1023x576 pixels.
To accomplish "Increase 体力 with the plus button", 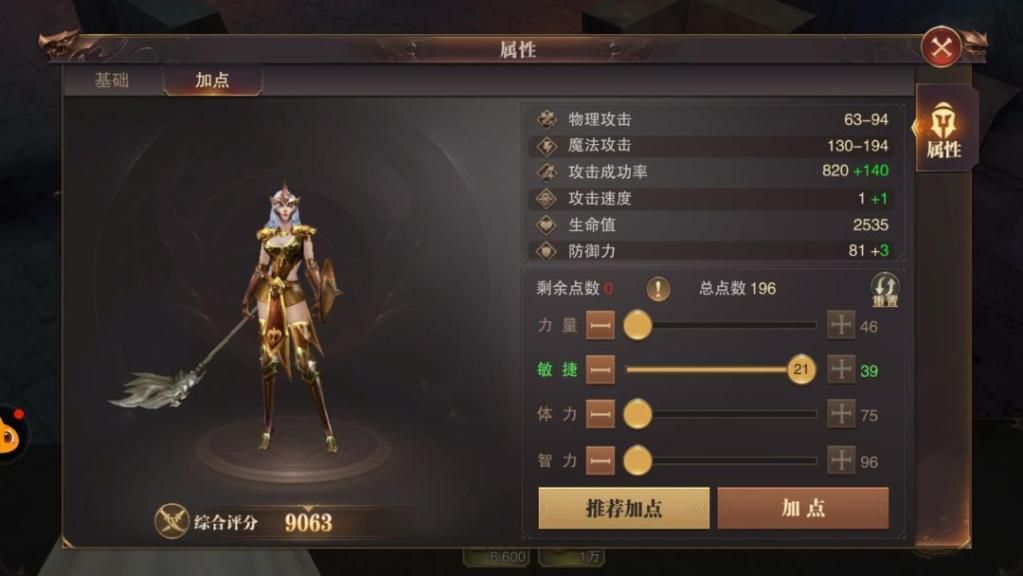I will point(841,414).
